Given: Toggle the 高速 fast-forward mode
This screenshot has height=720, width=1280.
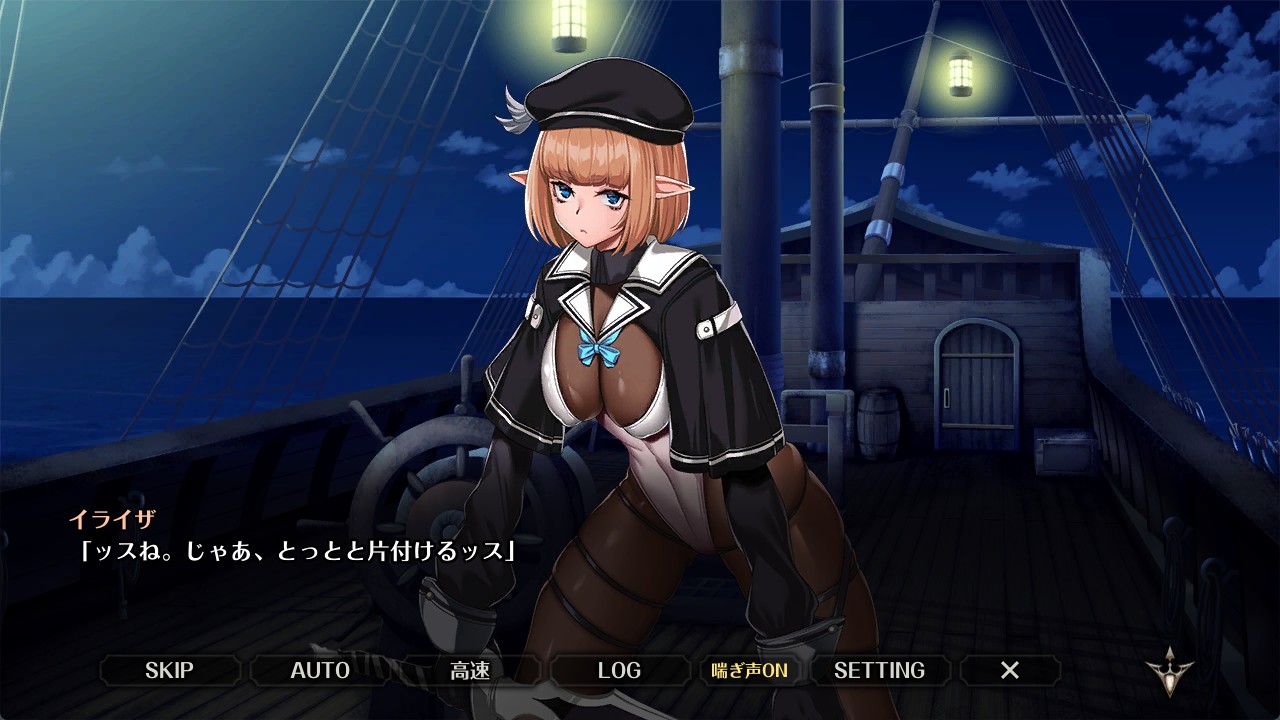Looking at the screenshot, I should coord(470,670).
